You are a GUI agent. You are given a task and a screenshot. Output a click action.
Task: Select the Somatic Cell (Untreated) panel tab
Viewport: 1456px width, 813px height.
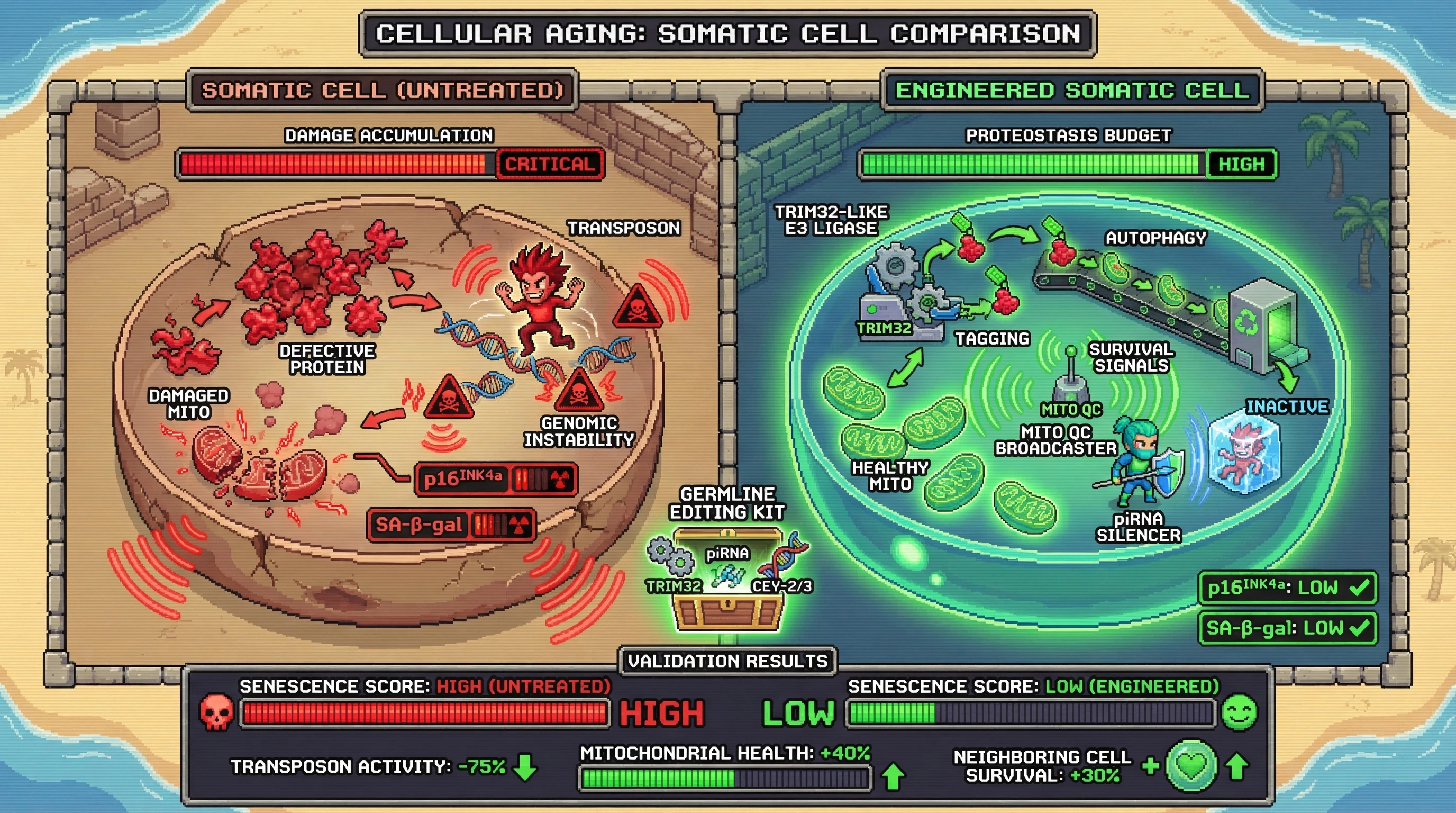[383, 91]
